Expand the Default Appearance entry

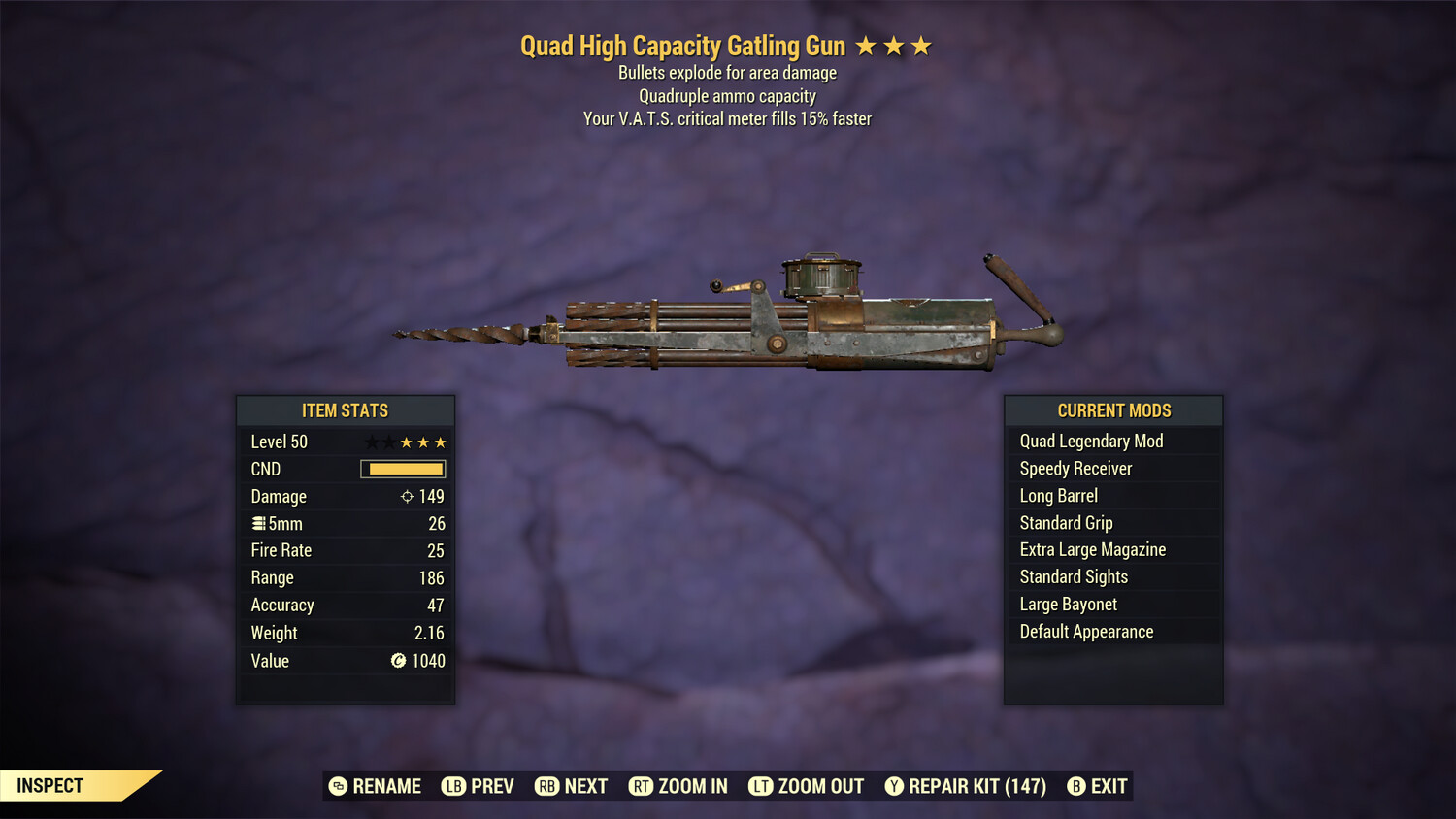coord(1086,631)
